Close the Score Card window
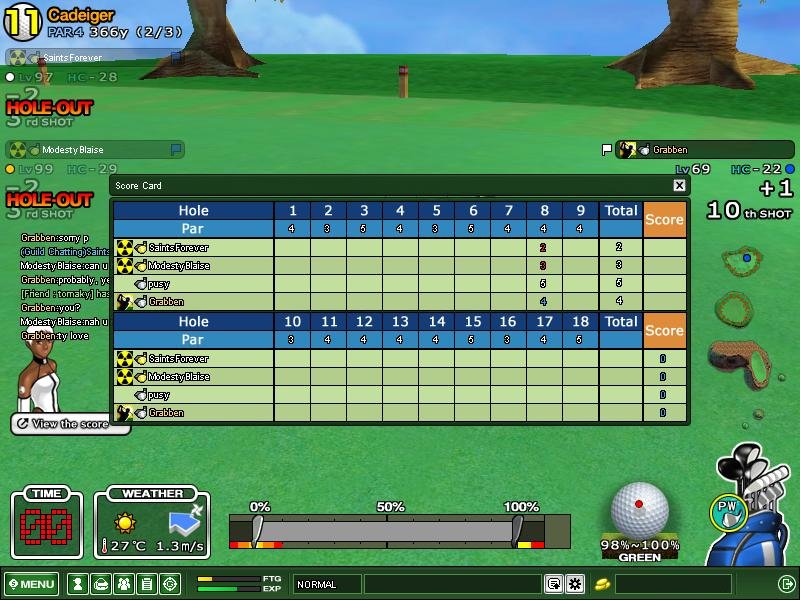Image resolution: width=800 pixels, height=600 pixels. tap(679, 185)
